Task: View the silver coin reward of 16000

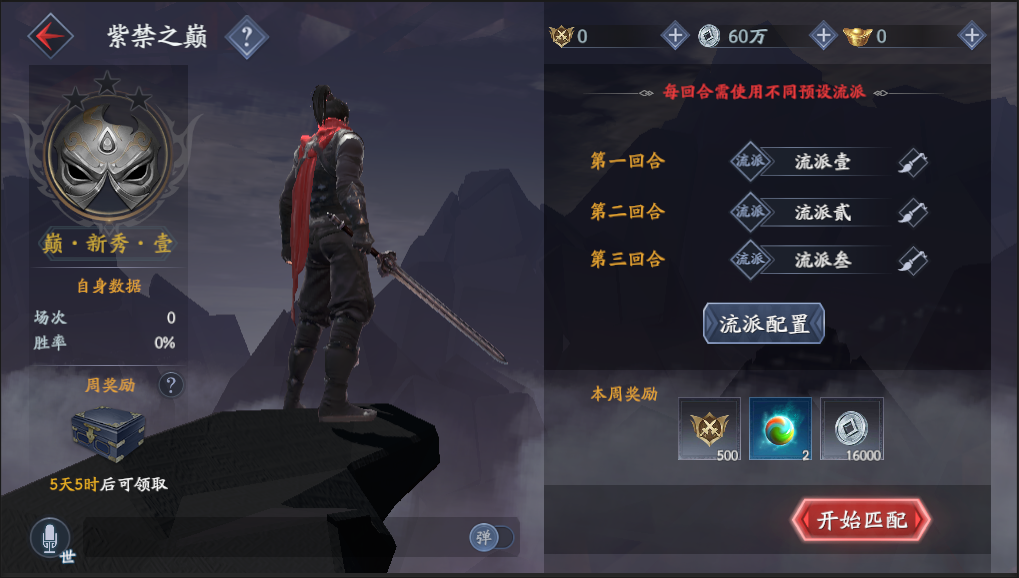Action: pyautogui.click(x=852, y=428)
